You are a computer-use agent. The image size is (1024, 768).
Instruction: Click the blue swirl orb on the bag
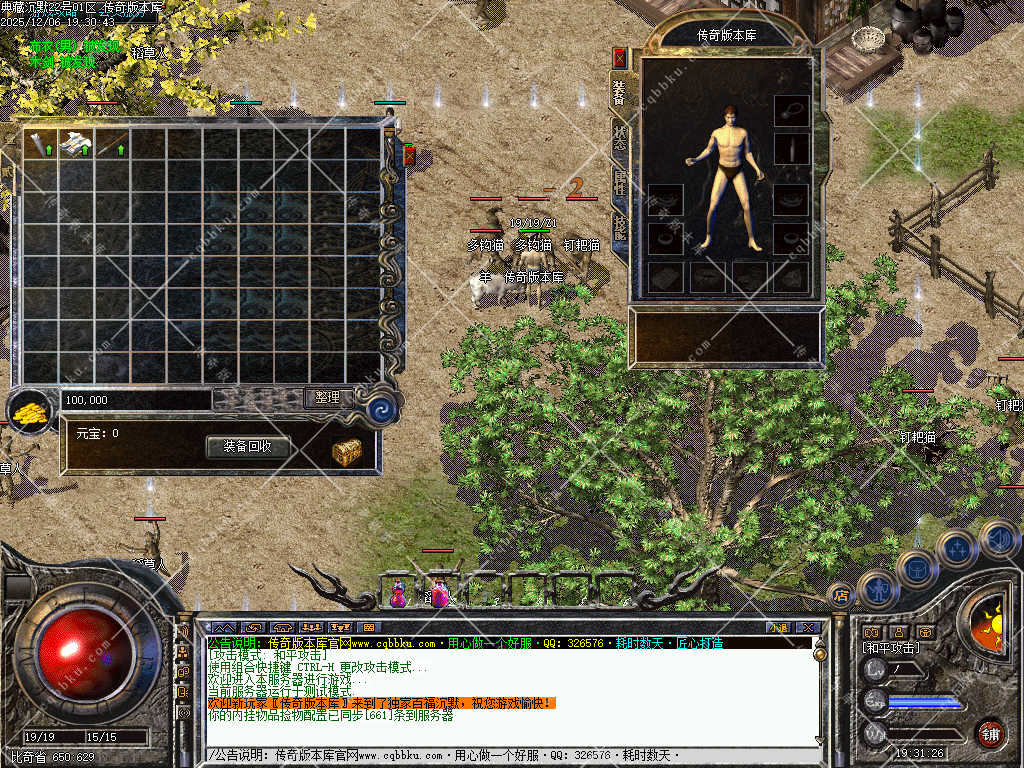click(x=381, y=410)
